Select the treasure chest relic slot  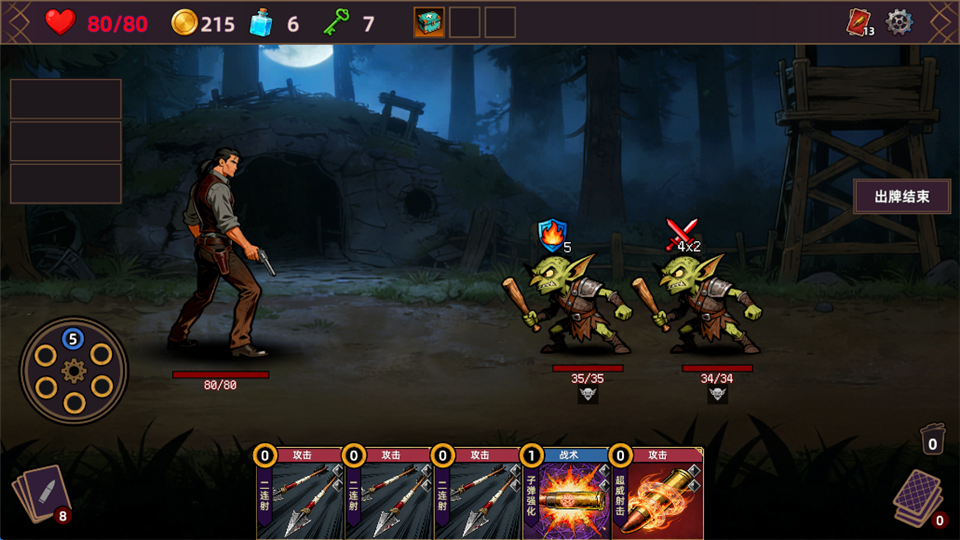coord(429,22)
